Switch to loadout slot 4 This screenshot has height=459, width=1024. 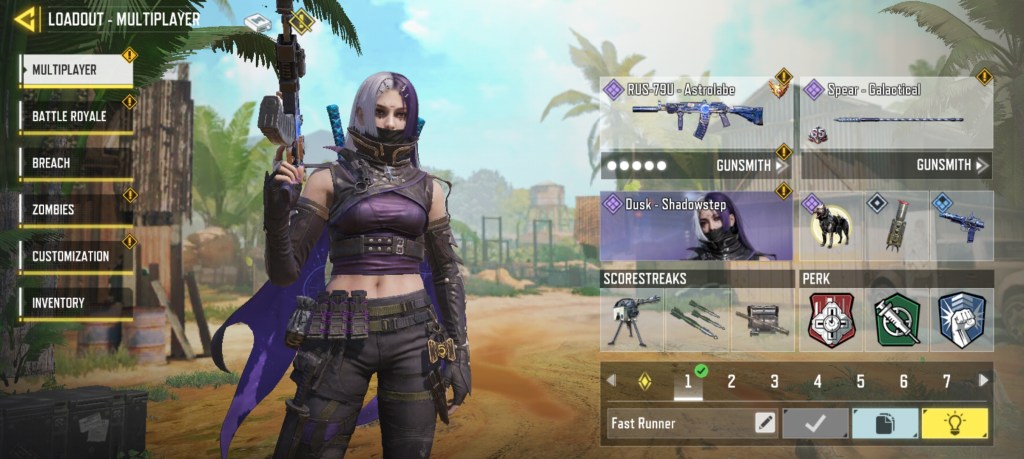pyautogui.click(x=817, y=381)
